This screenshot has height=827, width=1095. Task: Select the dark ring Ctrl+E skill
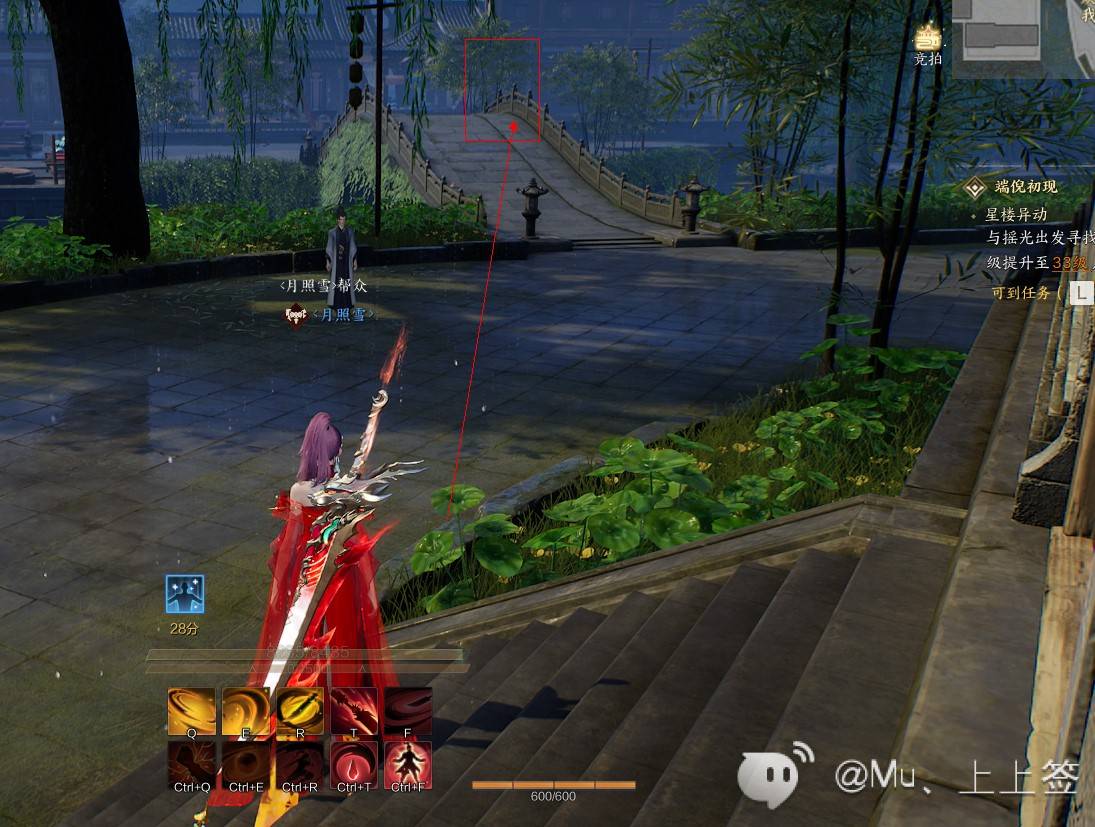tap(246, 764)
